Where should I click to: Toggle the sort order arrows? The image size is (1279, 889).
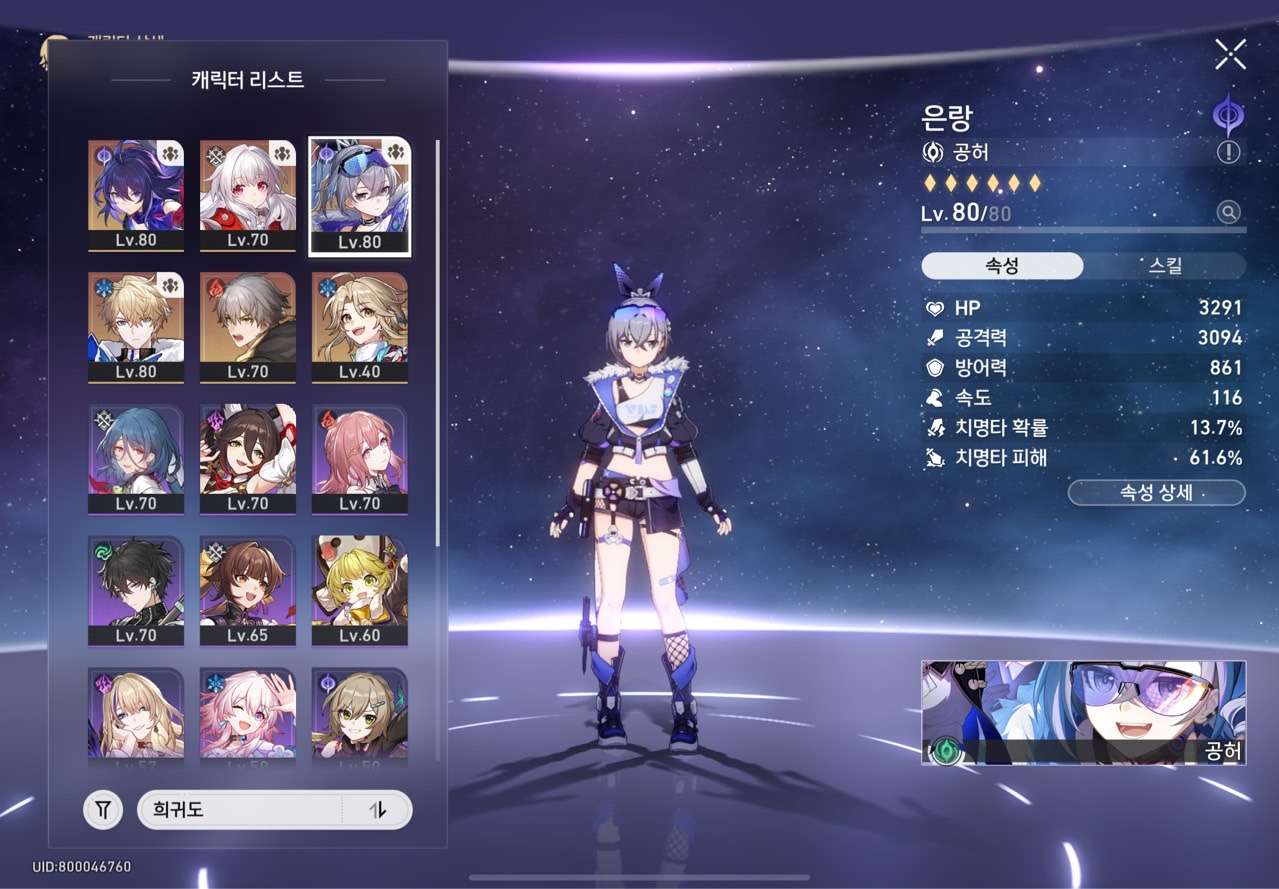(377, 810)
